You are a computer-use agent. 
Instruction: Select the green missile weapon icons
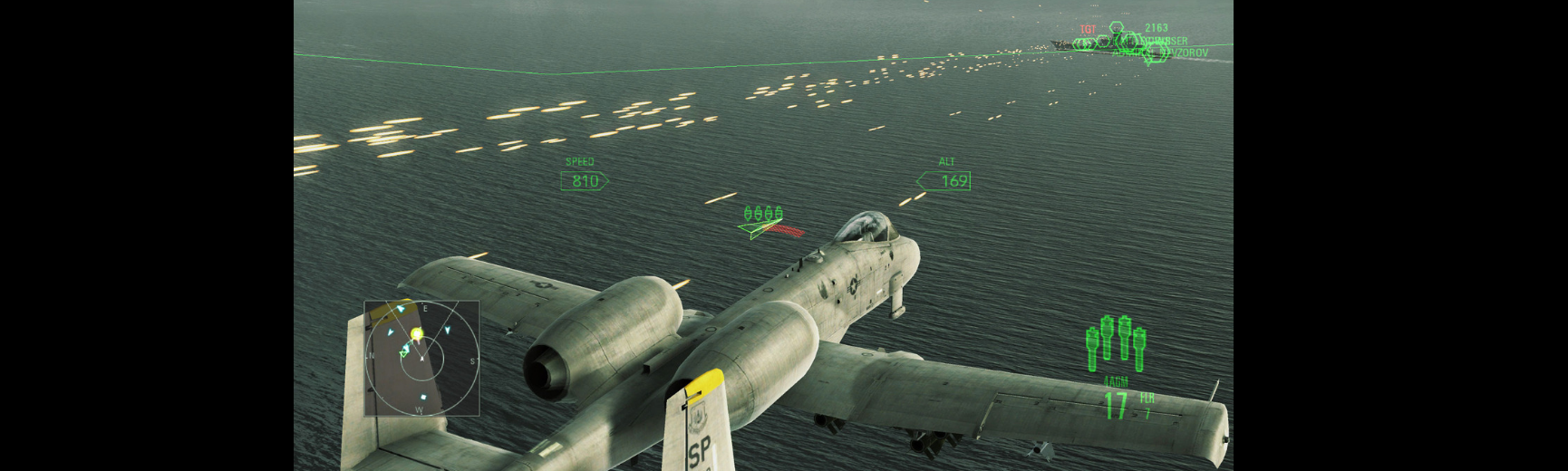click(x=1116, y=344)
